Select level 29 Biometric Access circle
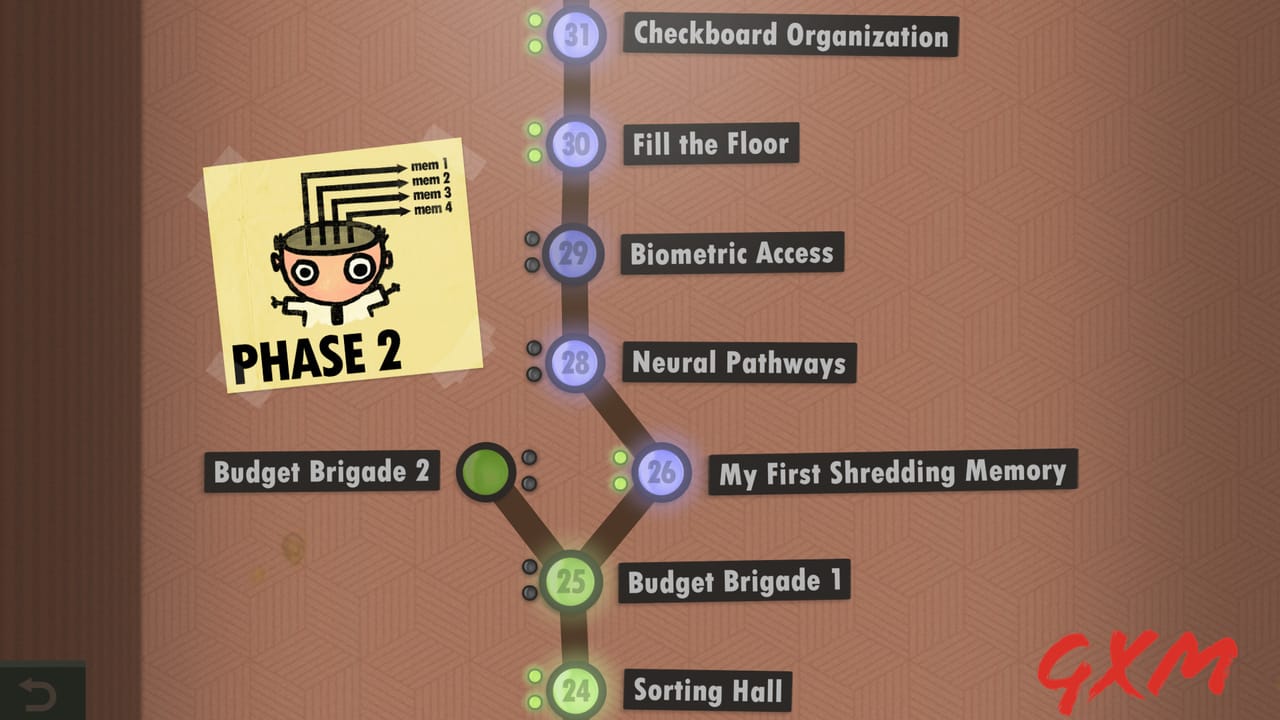 [575, 254]
